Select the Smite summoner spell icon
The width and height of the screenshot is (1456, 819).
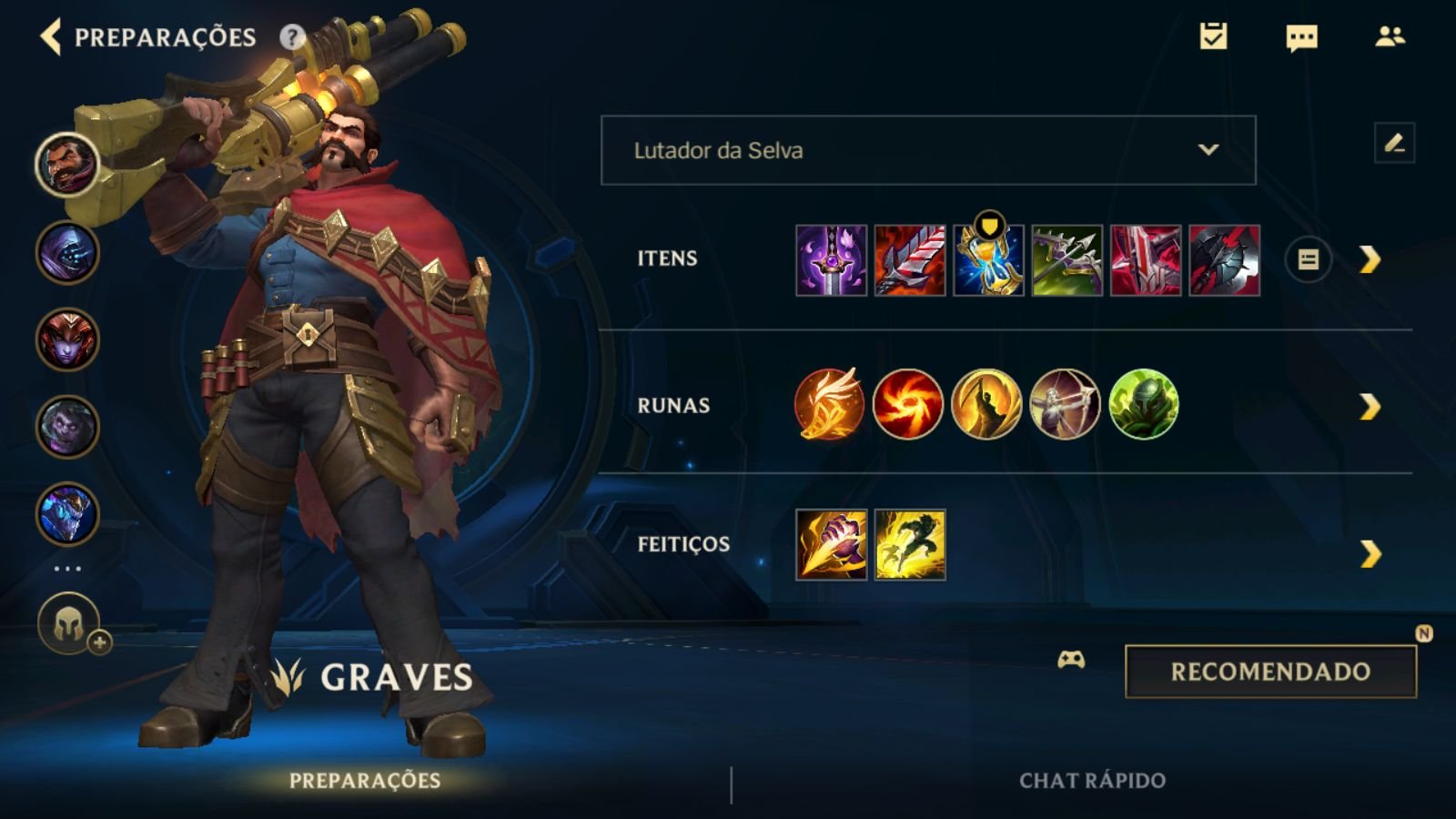pos(831,546)
